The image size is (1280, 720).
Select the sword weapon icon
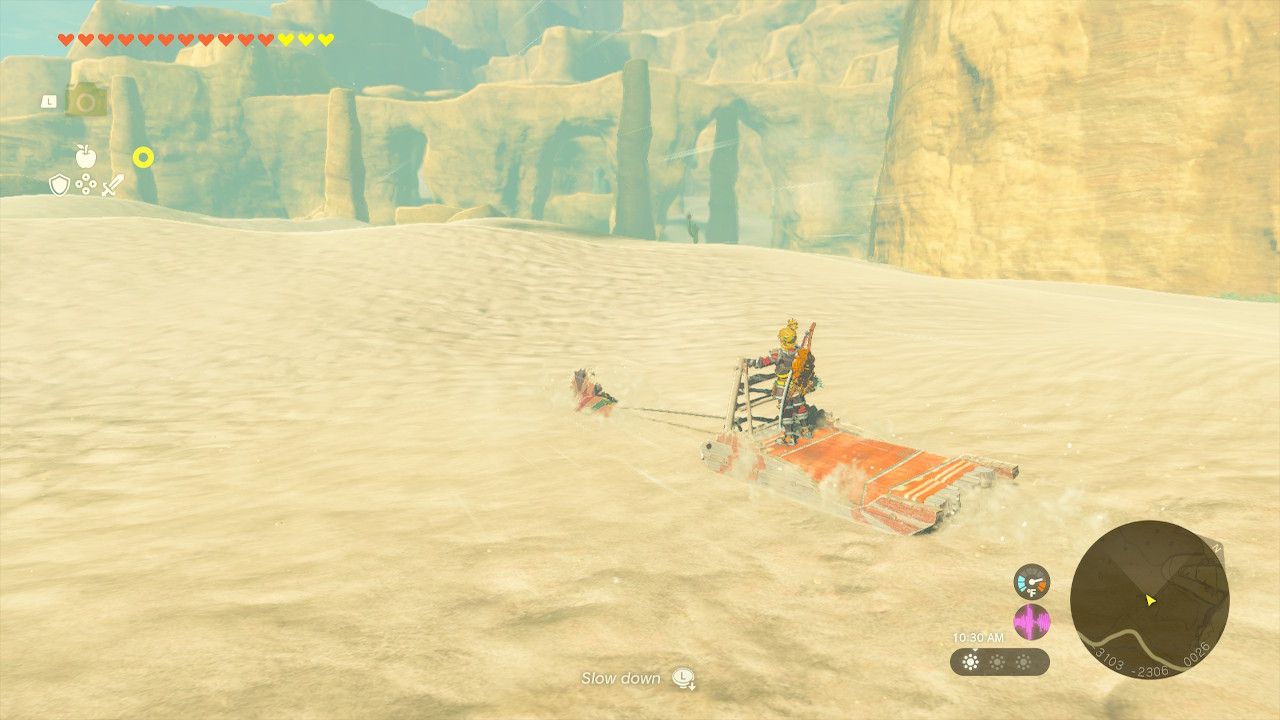click(x=112, y=185)
